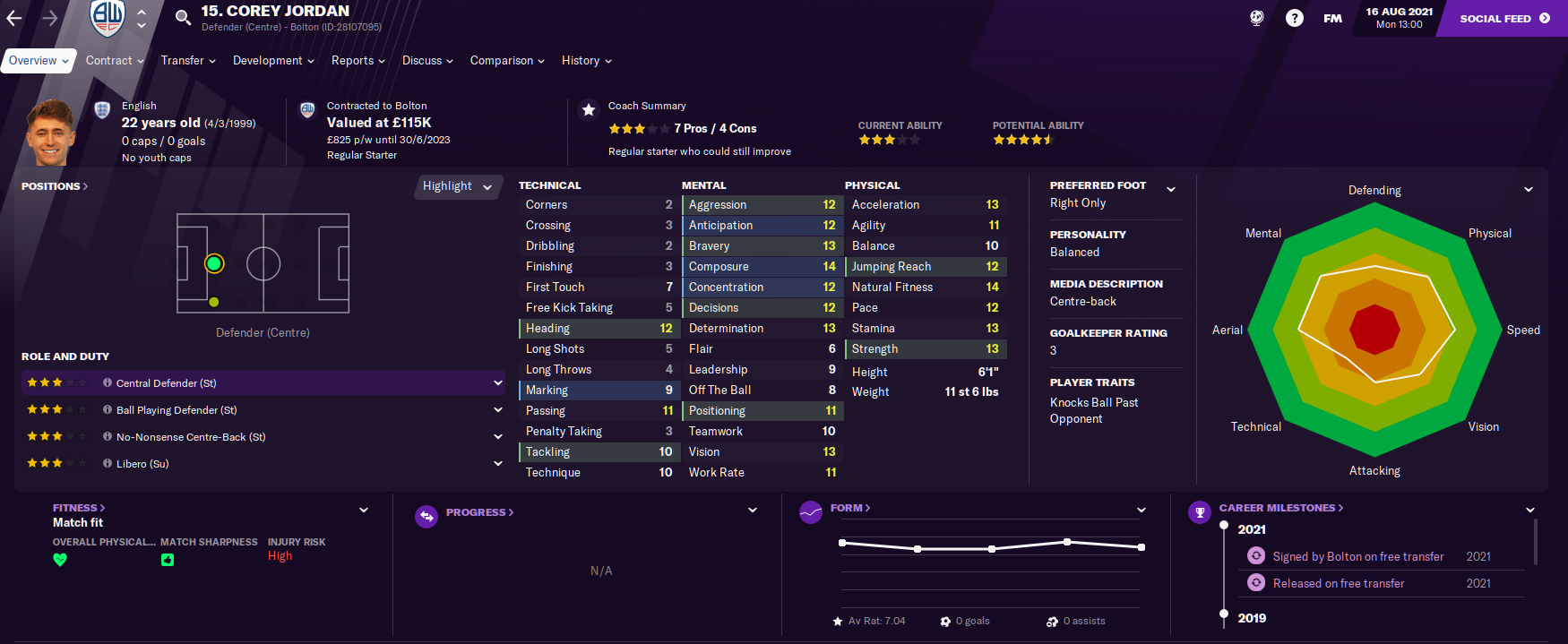Open the Preferred Foot panel dropdown

(x=1171, y=189)
